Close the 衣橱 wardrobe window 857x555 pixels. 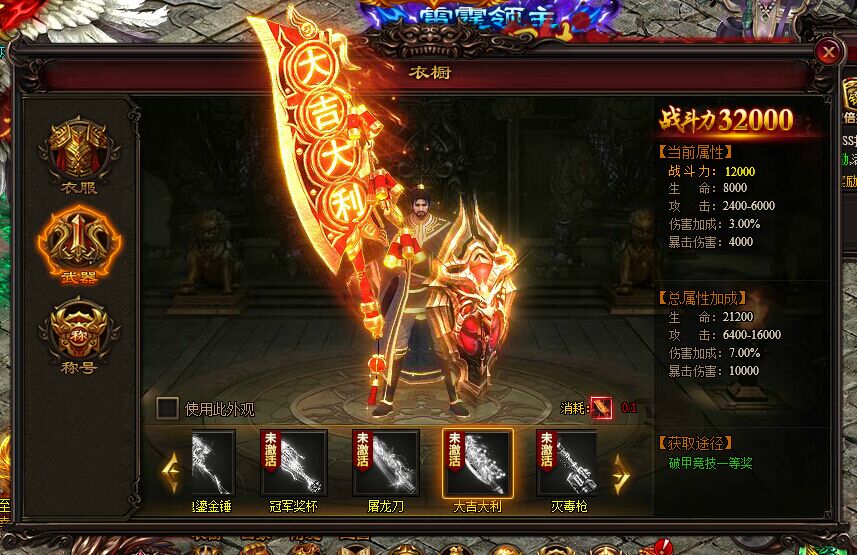pyautogui.click(x=828, y=52)
